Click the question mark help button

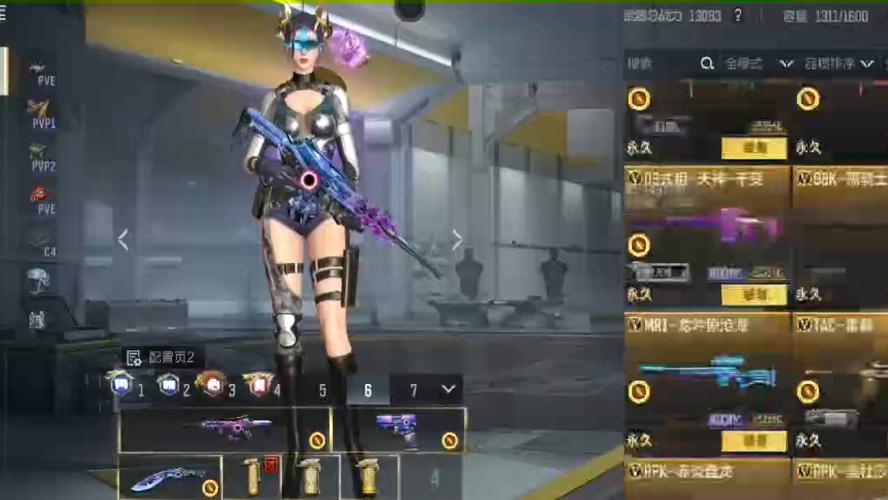coord(738,15)
